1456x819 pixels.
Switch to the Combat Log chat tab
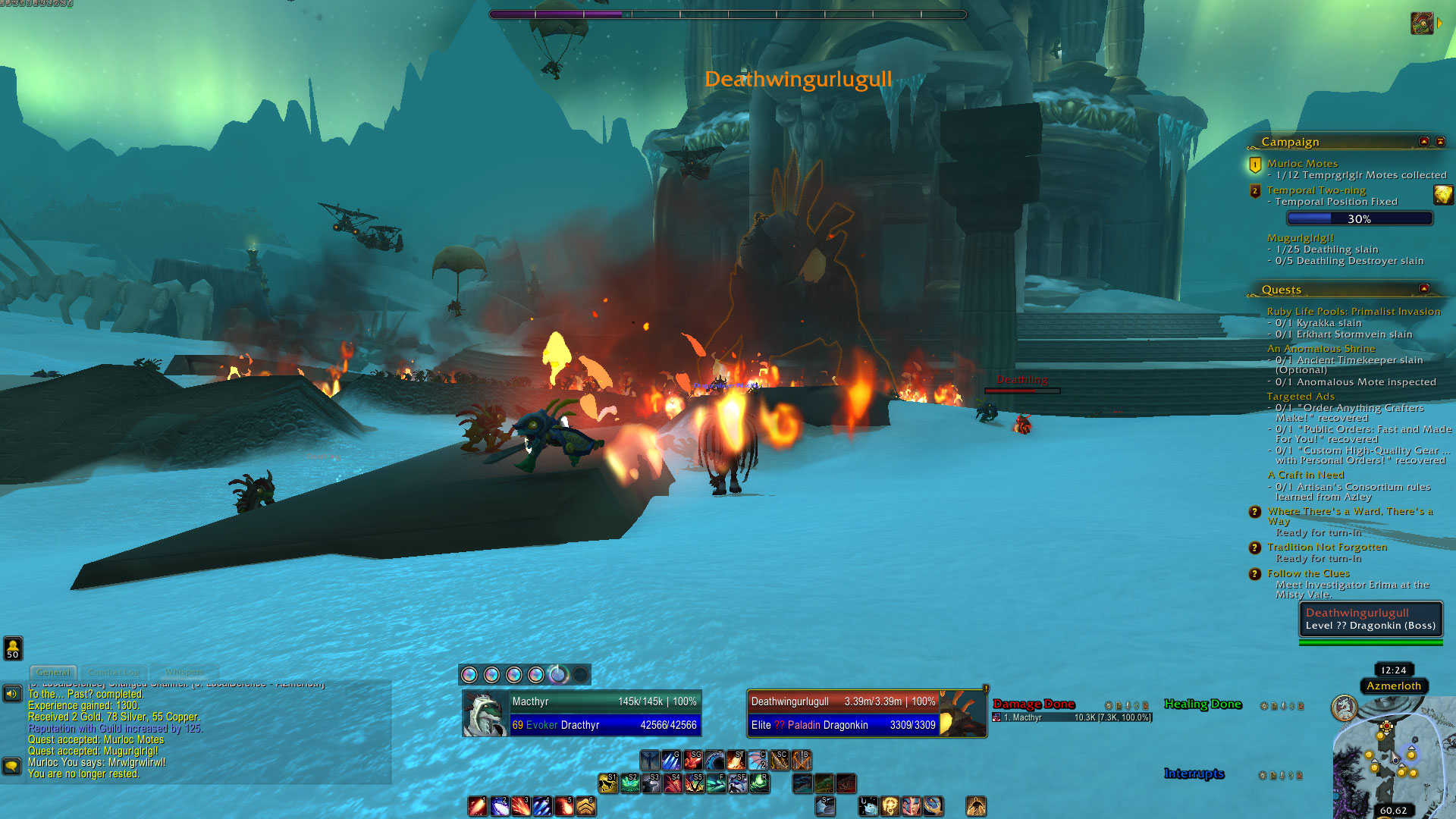click(114, 673)
